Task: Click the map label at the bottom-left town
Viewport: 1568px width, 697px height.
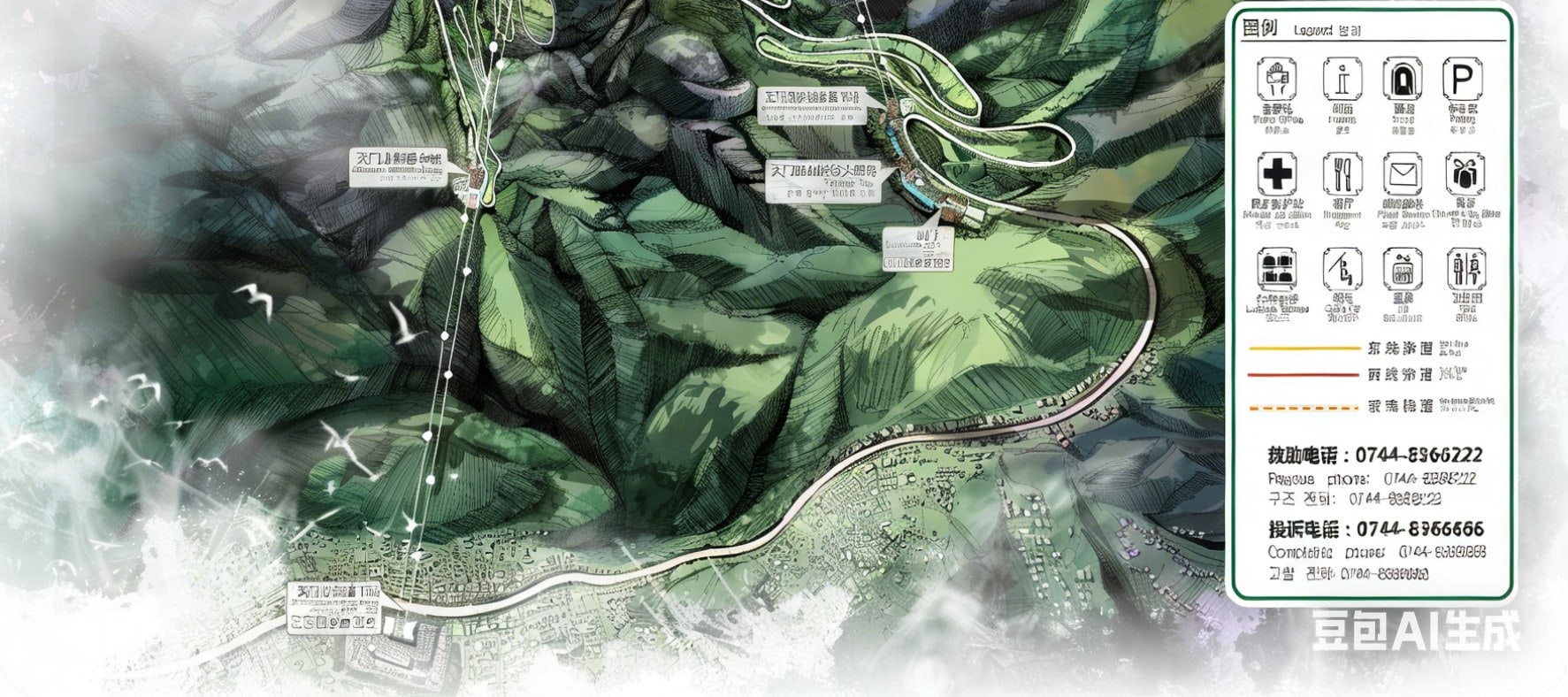Action: pos(335,607)
